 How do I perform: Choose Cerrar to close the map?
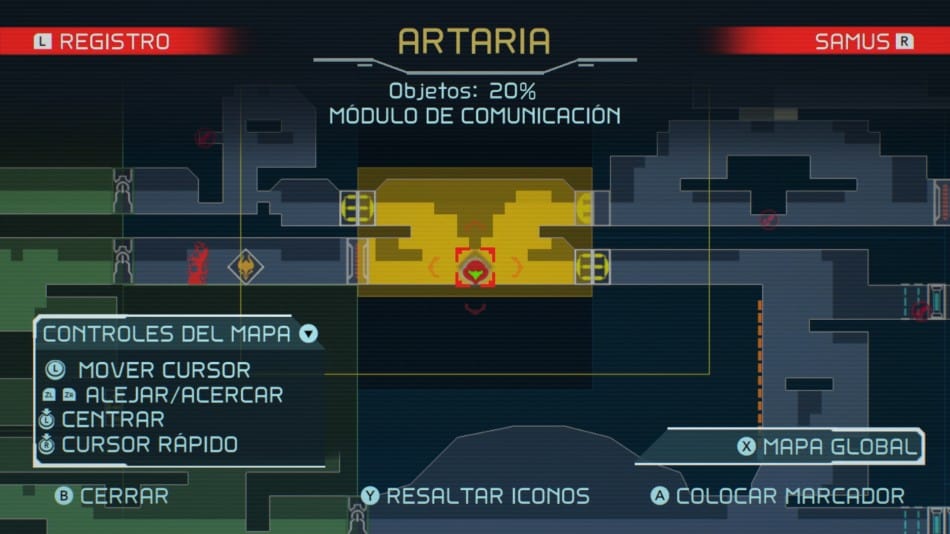click(x=112, y=496)
